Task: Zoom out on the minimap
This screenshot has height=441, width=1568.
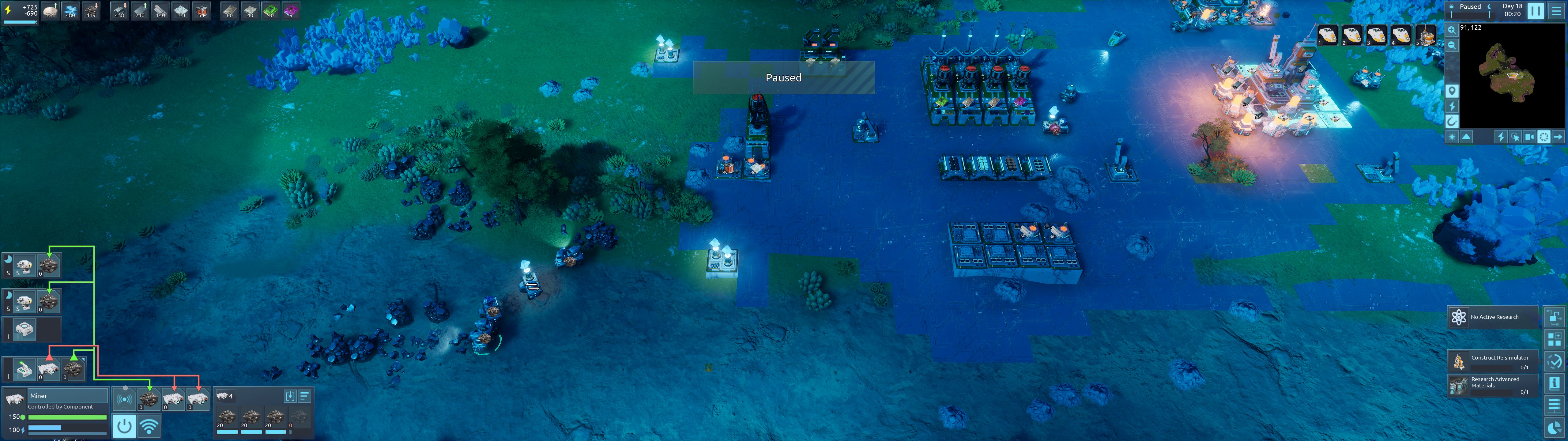Action: (x=1452, y=46)
